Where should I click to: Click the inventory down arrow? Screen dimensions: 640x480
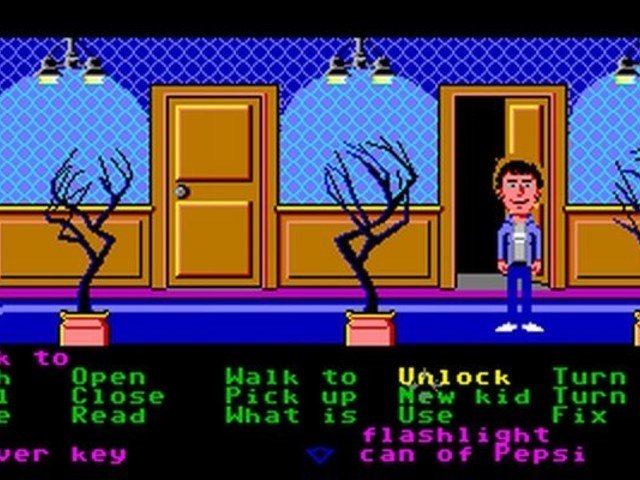tap(320, 455)
